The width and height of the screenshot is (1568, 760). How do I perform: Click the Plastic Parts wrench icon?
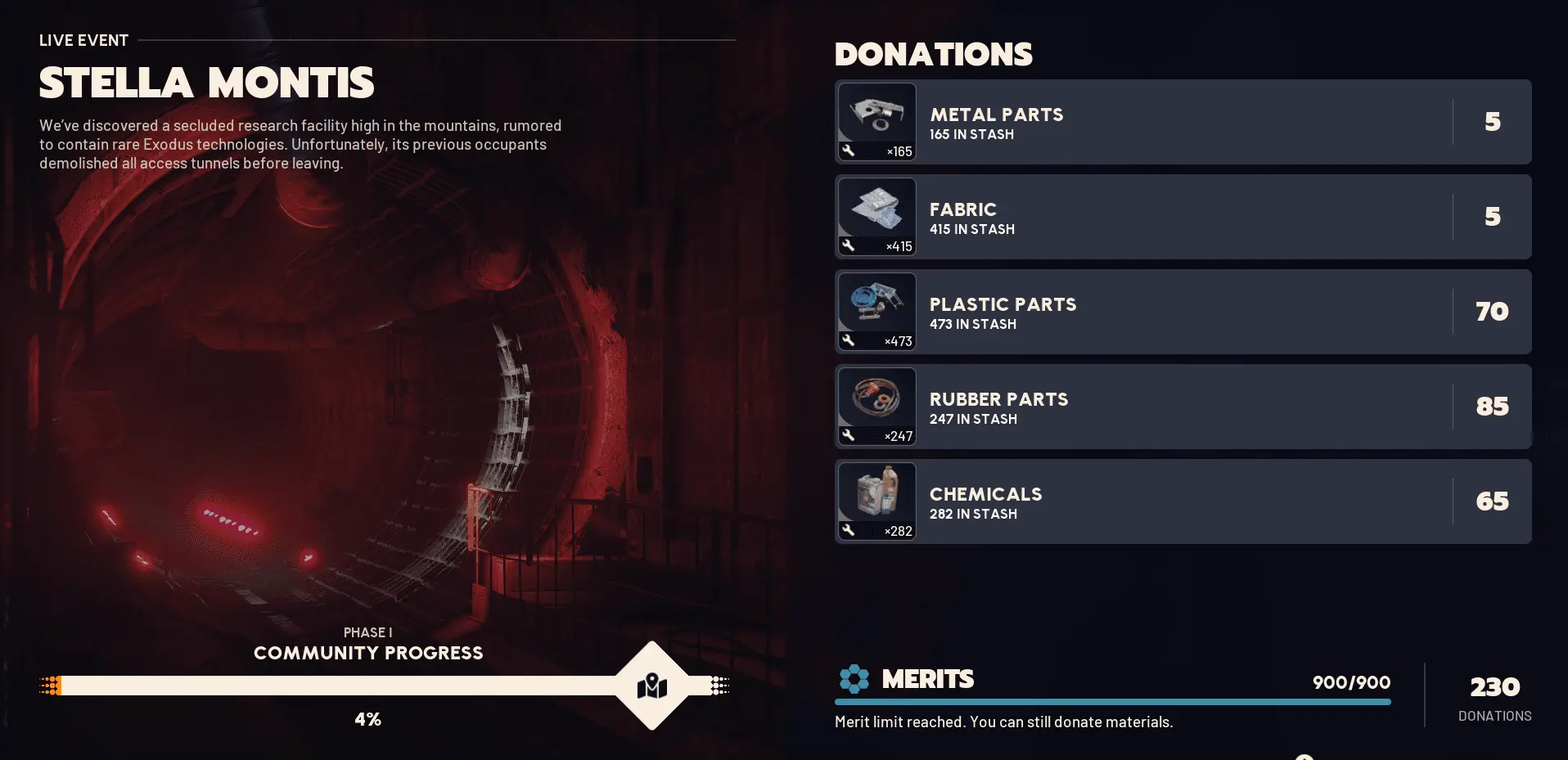(849, 340)
